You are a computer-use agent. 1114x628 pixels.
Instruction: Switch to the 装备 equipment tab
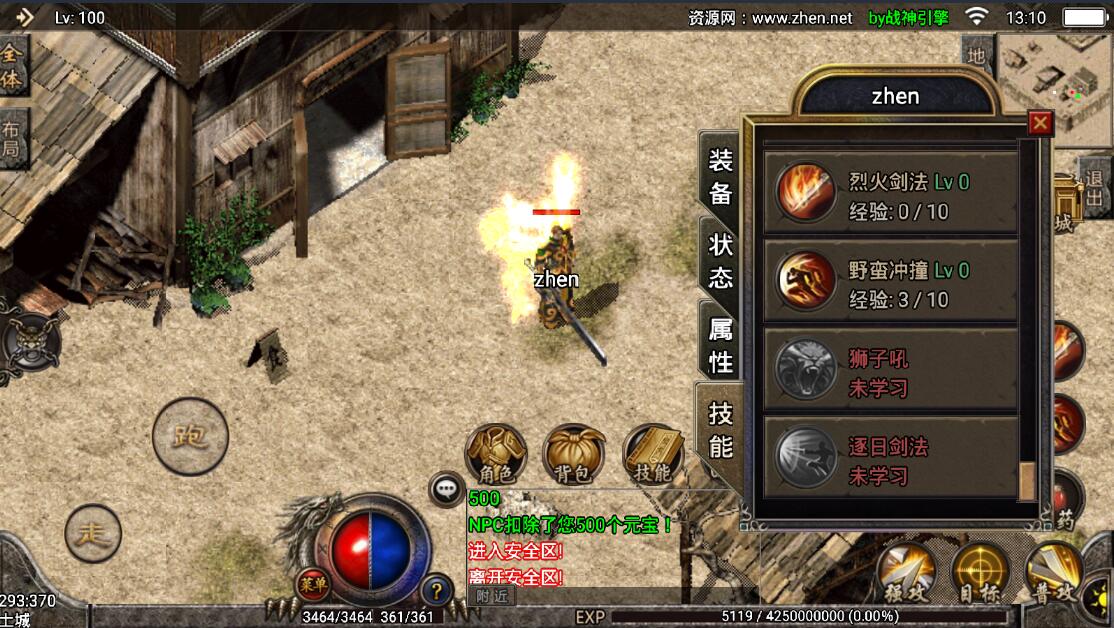click(x=720, y=177)
